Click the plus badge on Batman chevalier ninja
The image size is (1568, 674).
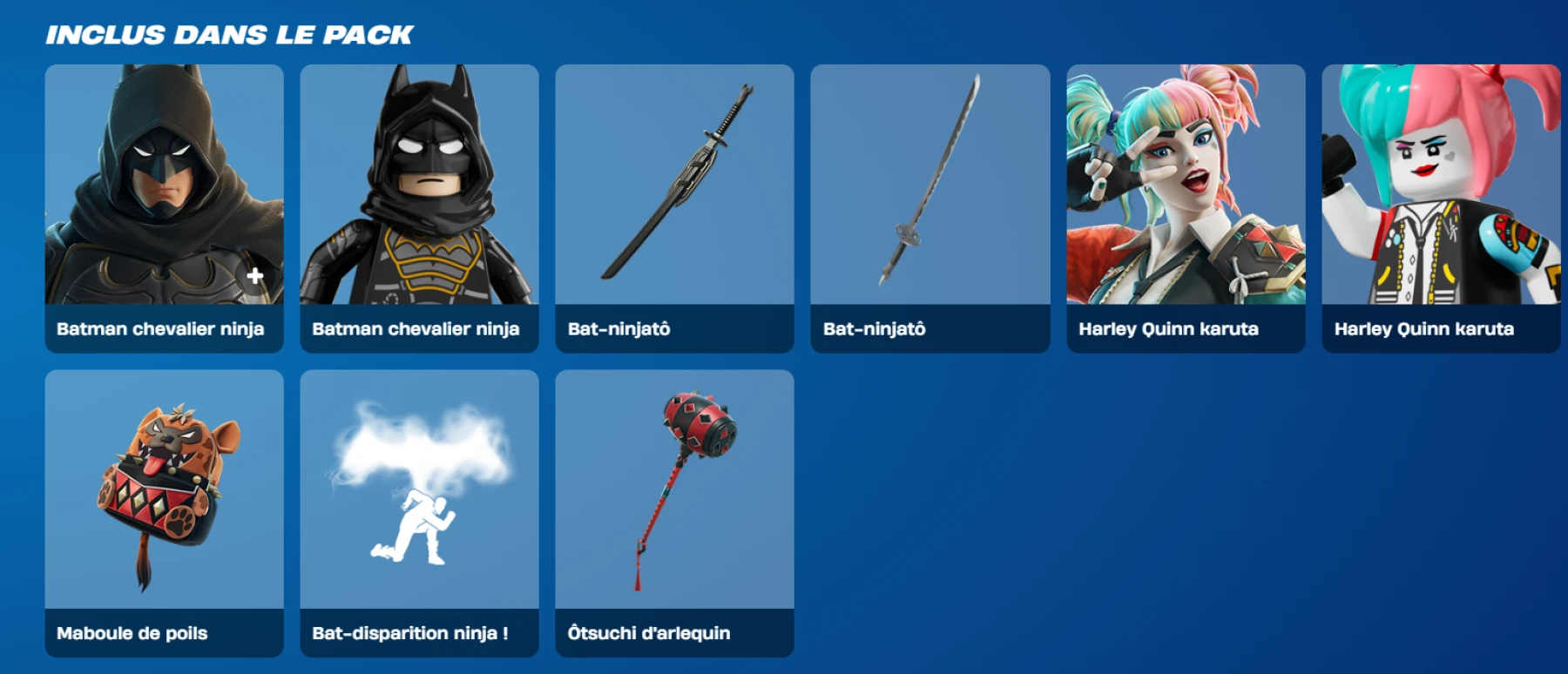(253, 277)
